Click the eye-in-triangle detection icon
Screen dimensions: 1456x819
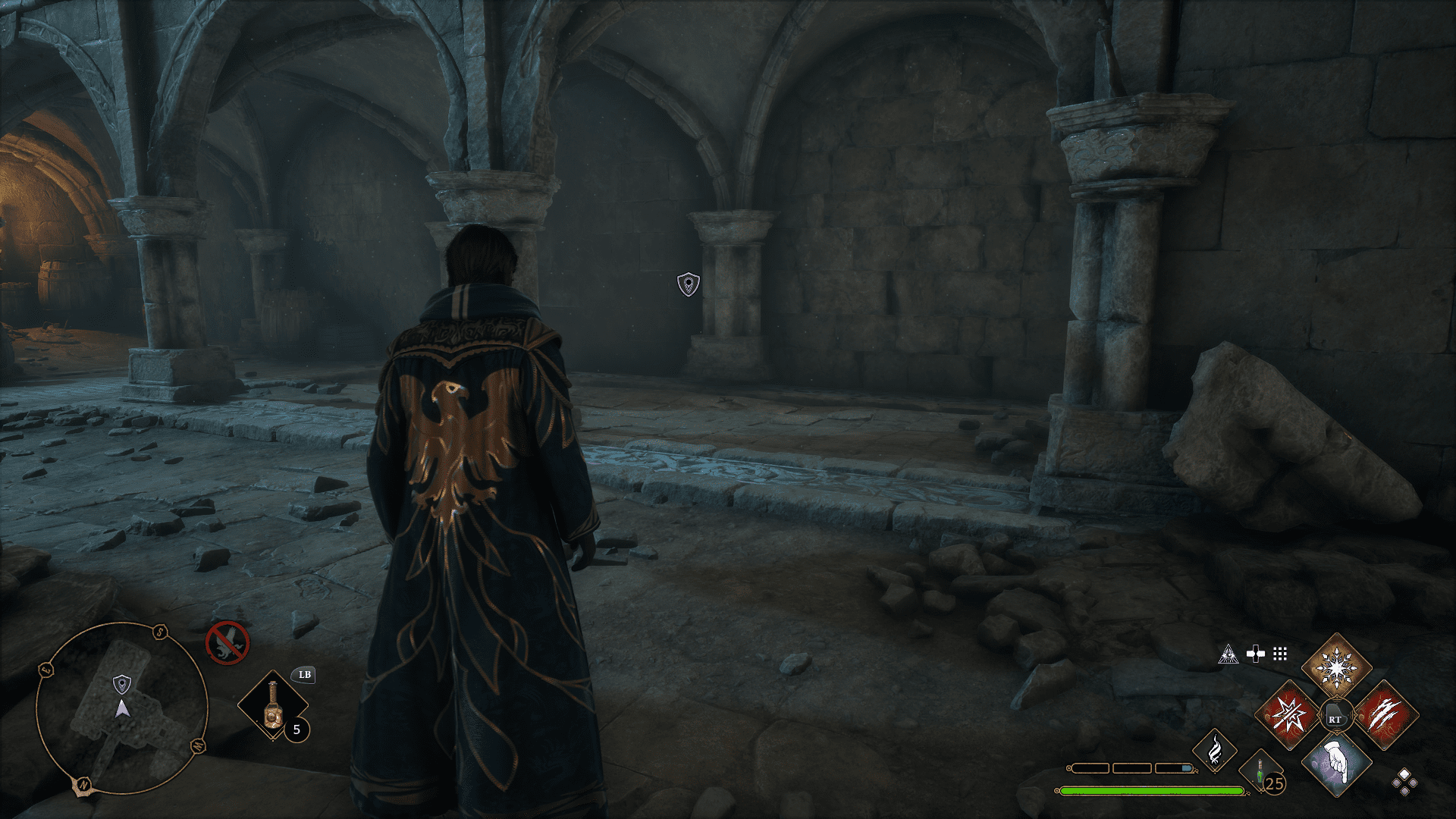[x=1228, y=654]
